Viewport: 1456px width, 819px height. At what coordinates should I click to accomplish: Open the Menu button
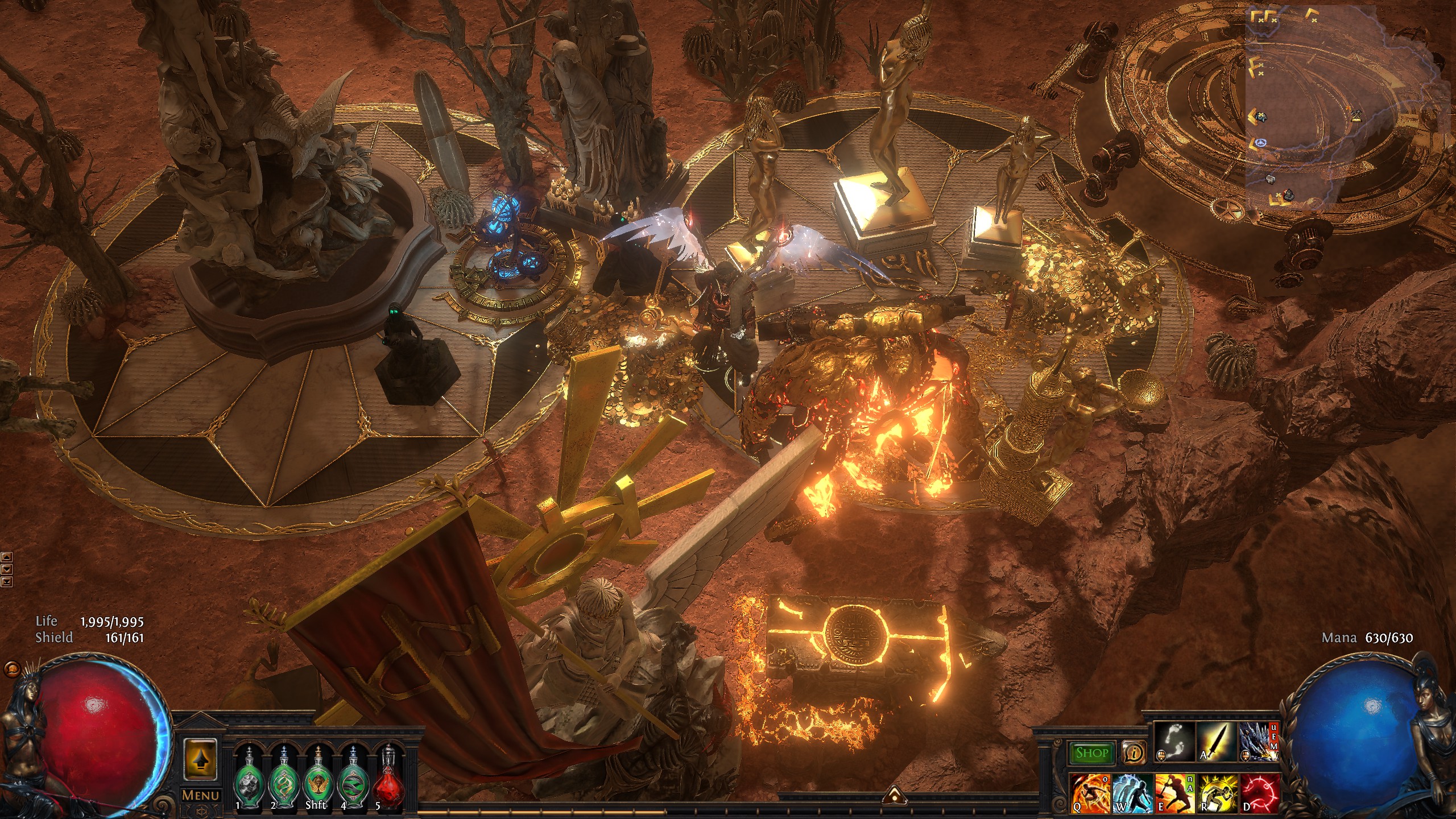[x=200, y=795]
